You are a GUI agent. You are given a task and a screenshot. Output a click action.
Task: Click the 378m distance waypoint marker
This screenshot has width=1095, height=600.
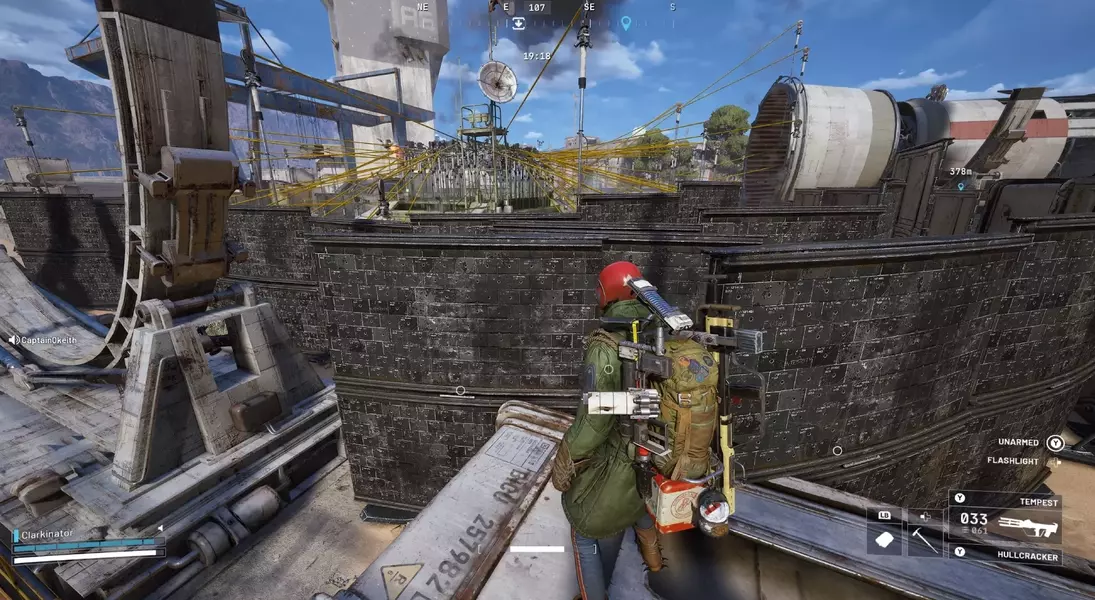point(962,186)
